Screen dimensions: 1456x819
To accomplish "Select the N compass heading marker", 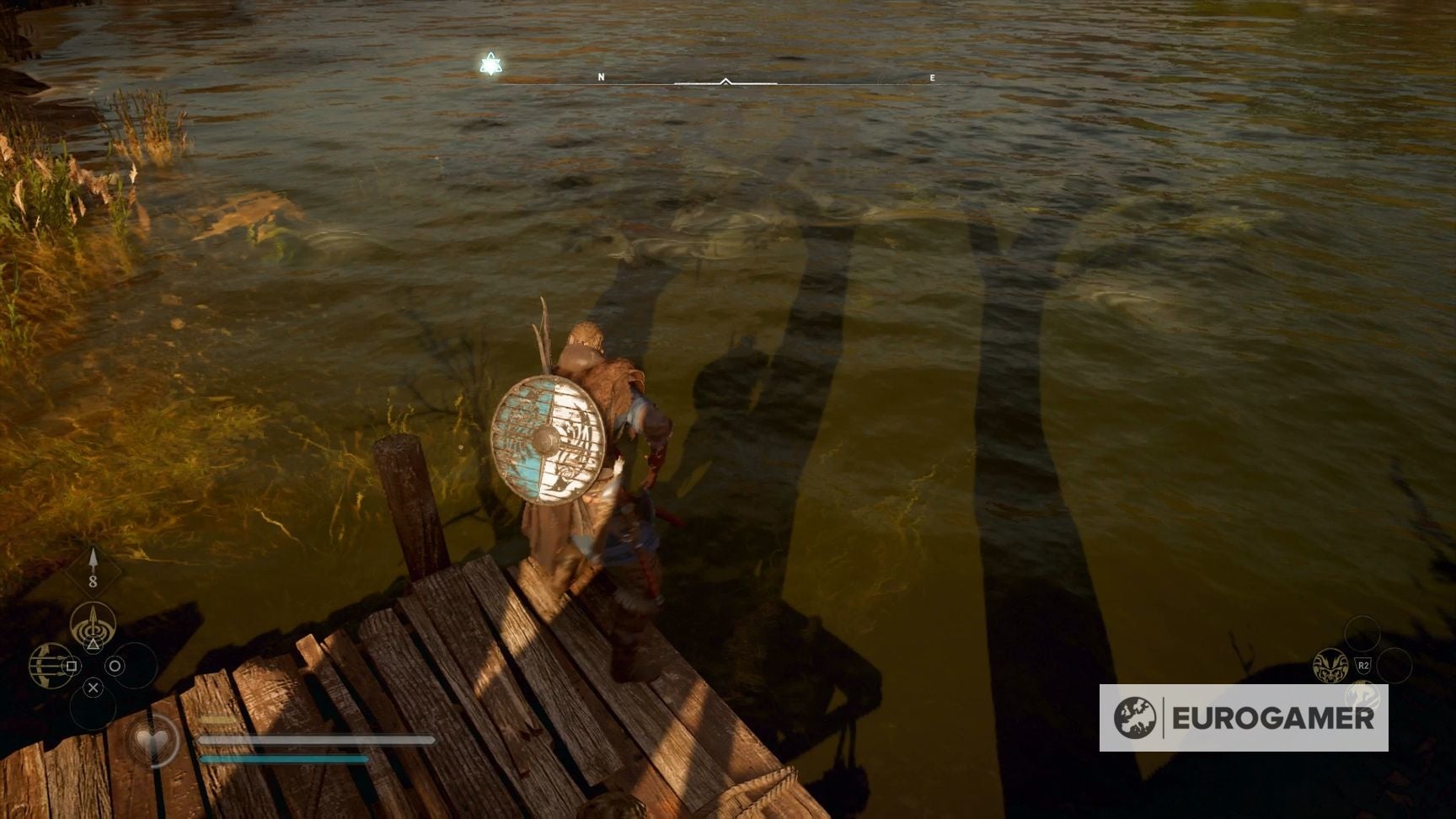I will pyautogui.click(x=601, y=76).
